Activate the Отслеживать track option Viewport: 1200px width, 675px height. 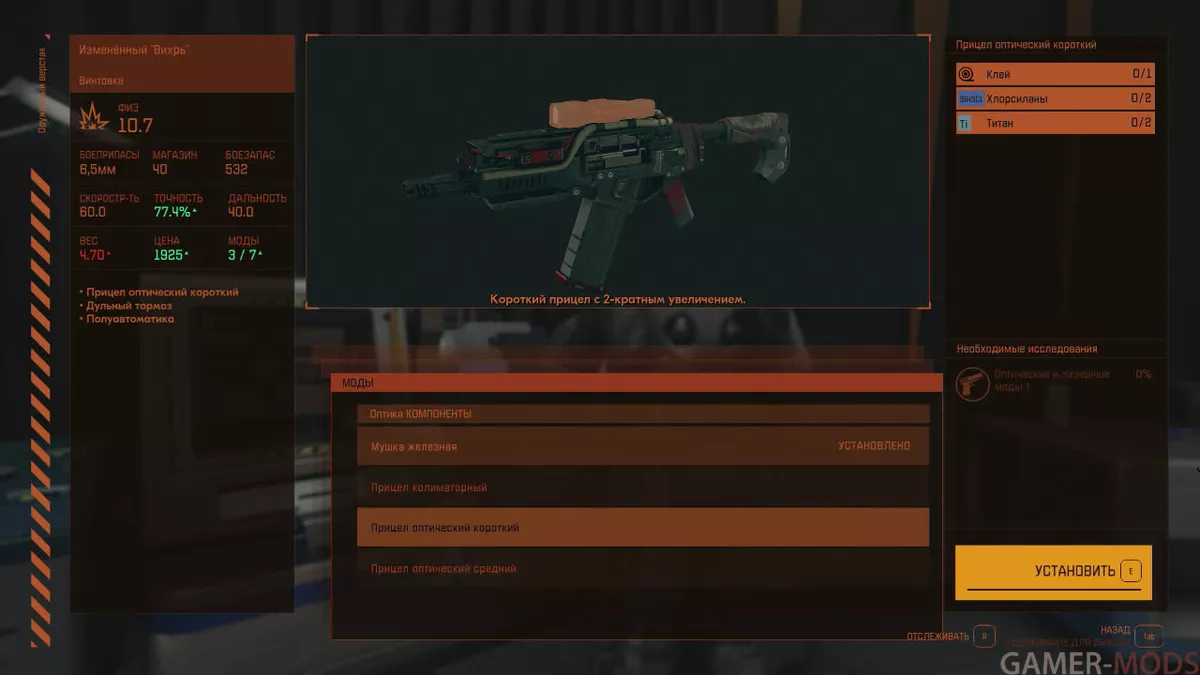coord(982,636)
